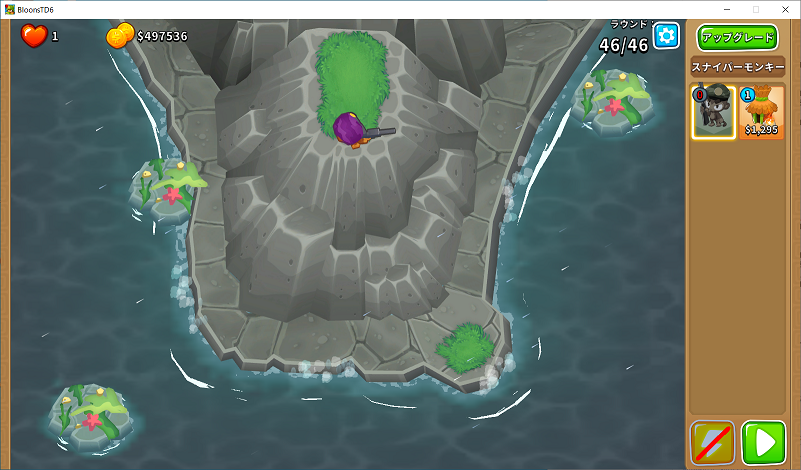Choose the $1,295 Monkey Village tower
Screen dimensions: 801x470
pos(762,111)
